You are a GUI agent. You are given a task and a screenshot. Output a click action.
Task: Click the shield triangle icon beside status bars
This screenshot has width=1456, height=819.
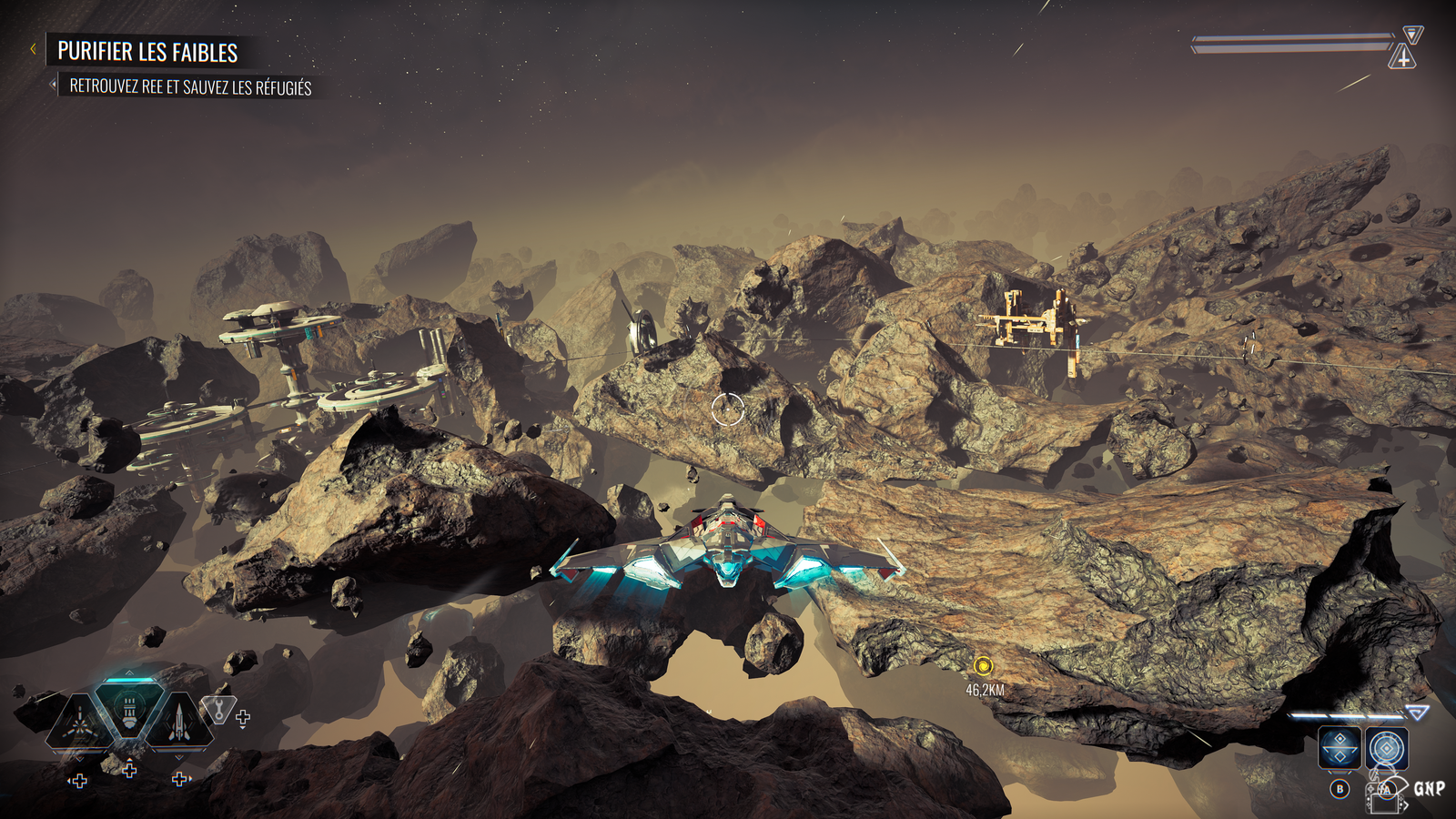(x=1412, y=35)
